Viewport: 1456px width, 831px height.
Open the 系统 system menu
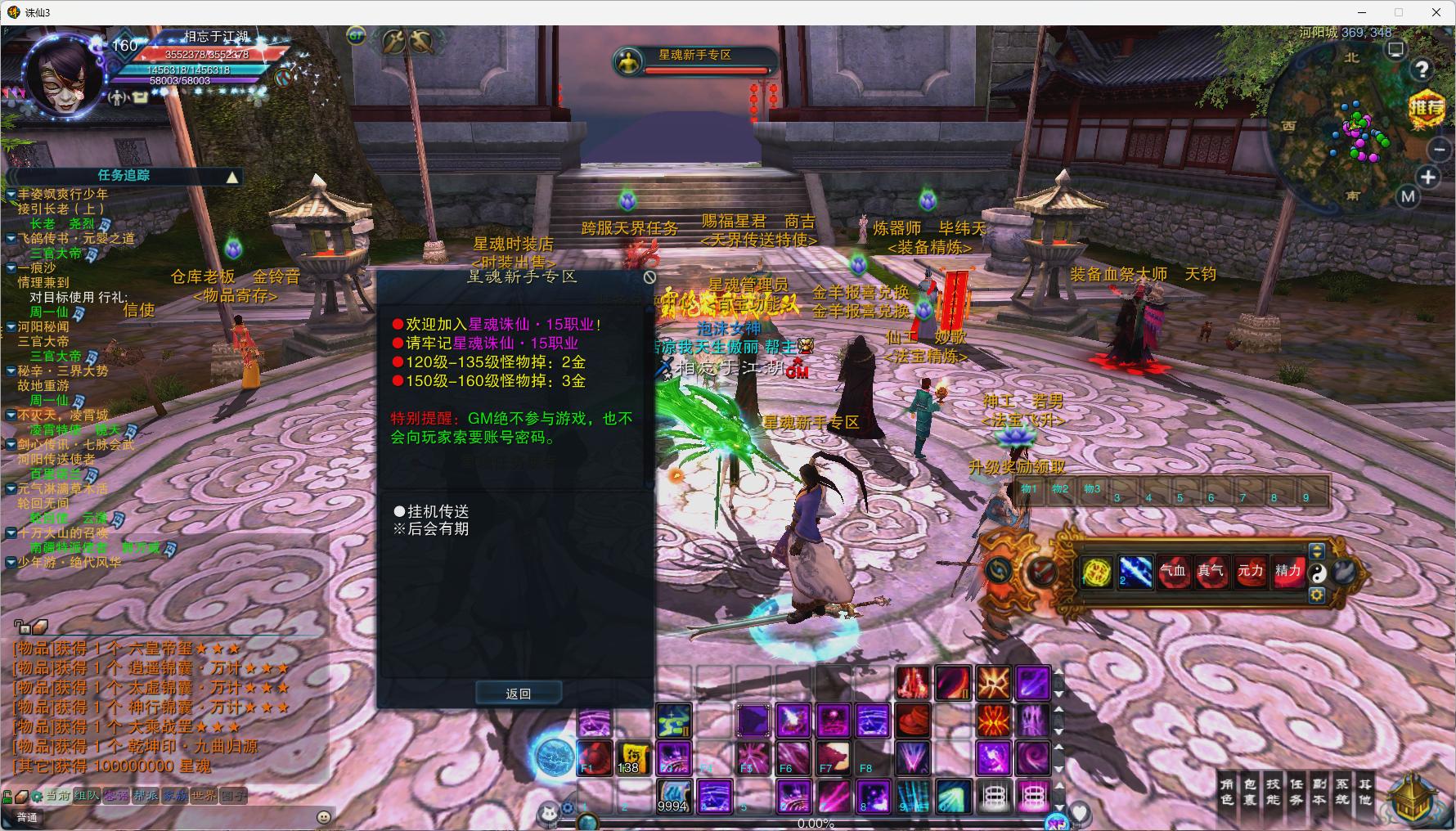(x=1342, y=792)
